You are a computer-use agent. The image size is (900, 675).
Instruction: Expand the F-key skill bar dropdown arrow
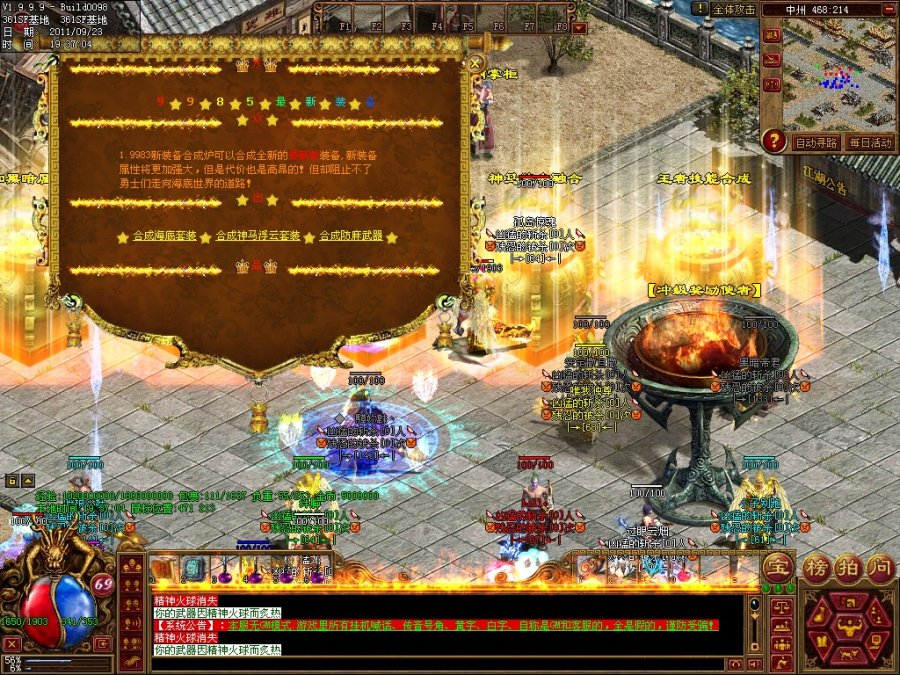coord(580,28)
